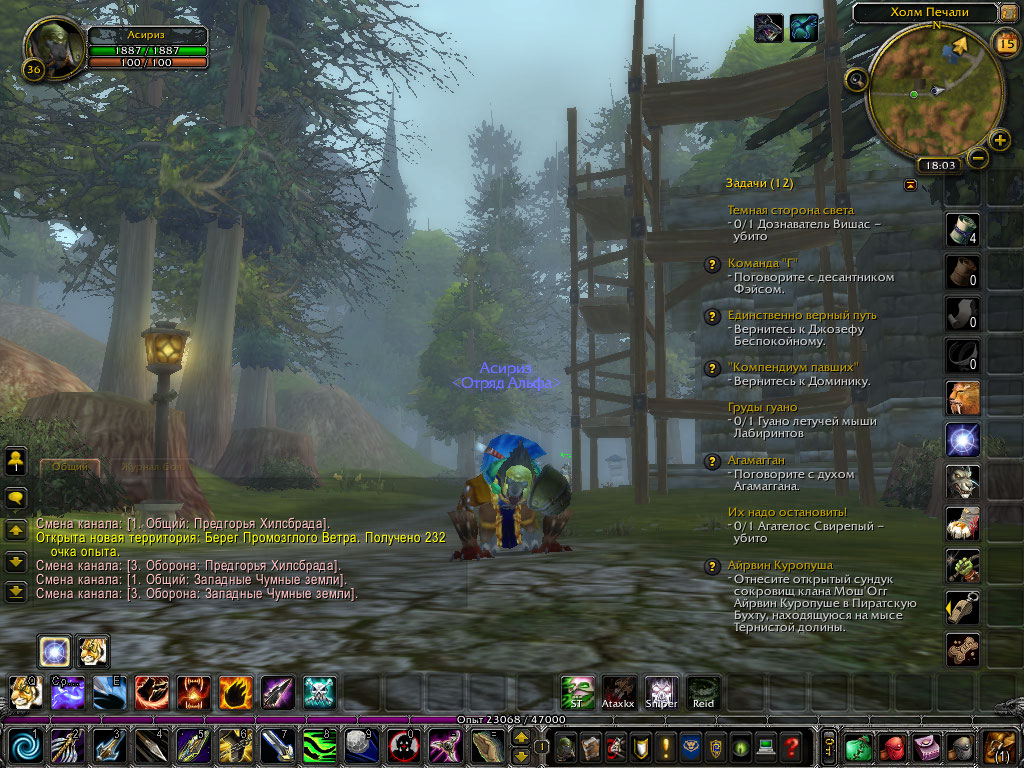Toggle the minimap tracking magnifier button
Screen dimensions: 1024x768
[856, 79]
